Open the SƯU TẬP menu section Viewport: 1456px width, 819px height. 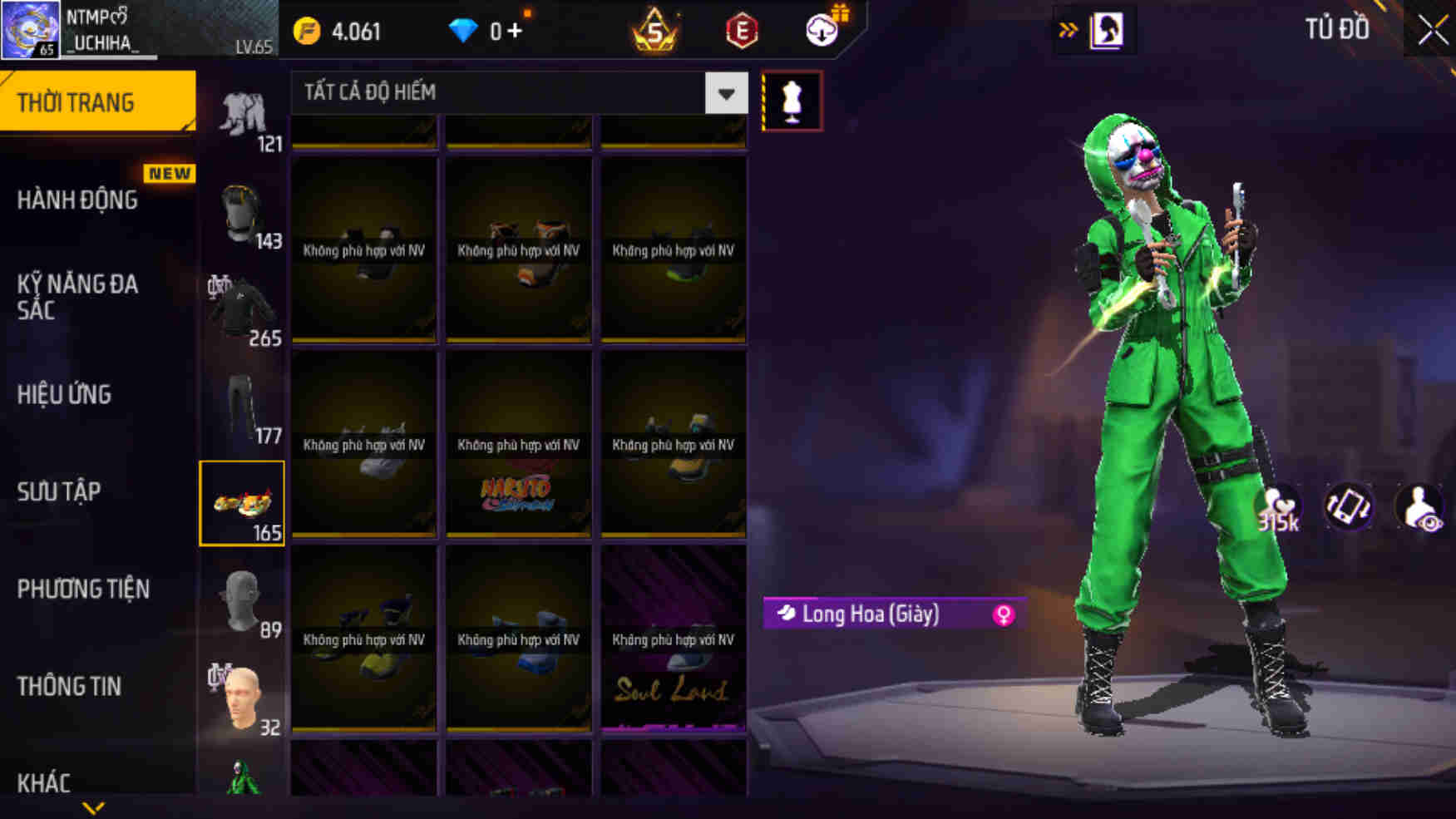point(57,492)
